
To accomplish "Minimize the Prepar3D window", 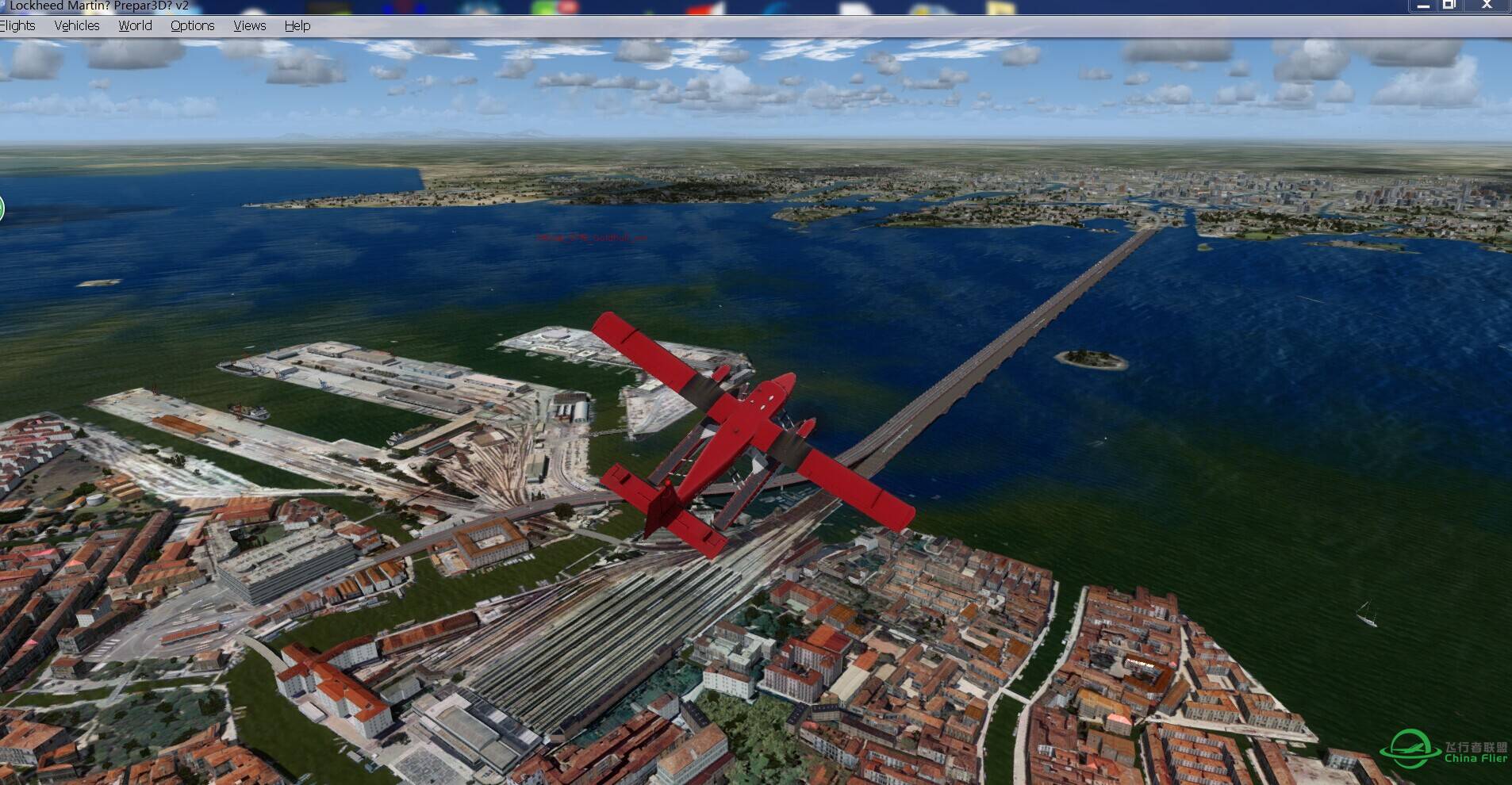I will tap(1423, 5).
